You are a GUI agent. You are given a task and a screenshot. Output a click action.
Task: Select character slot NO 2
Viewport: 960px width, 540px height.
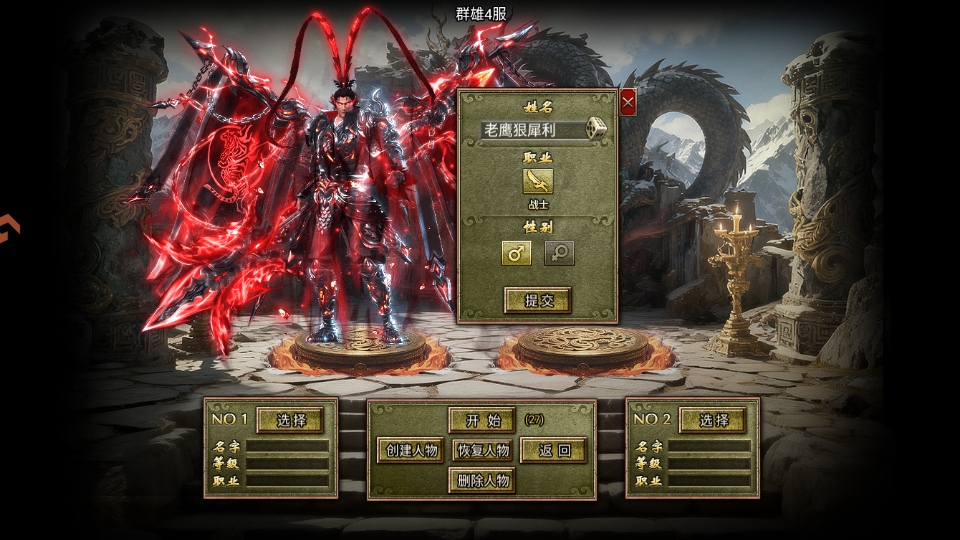point(713,420)
